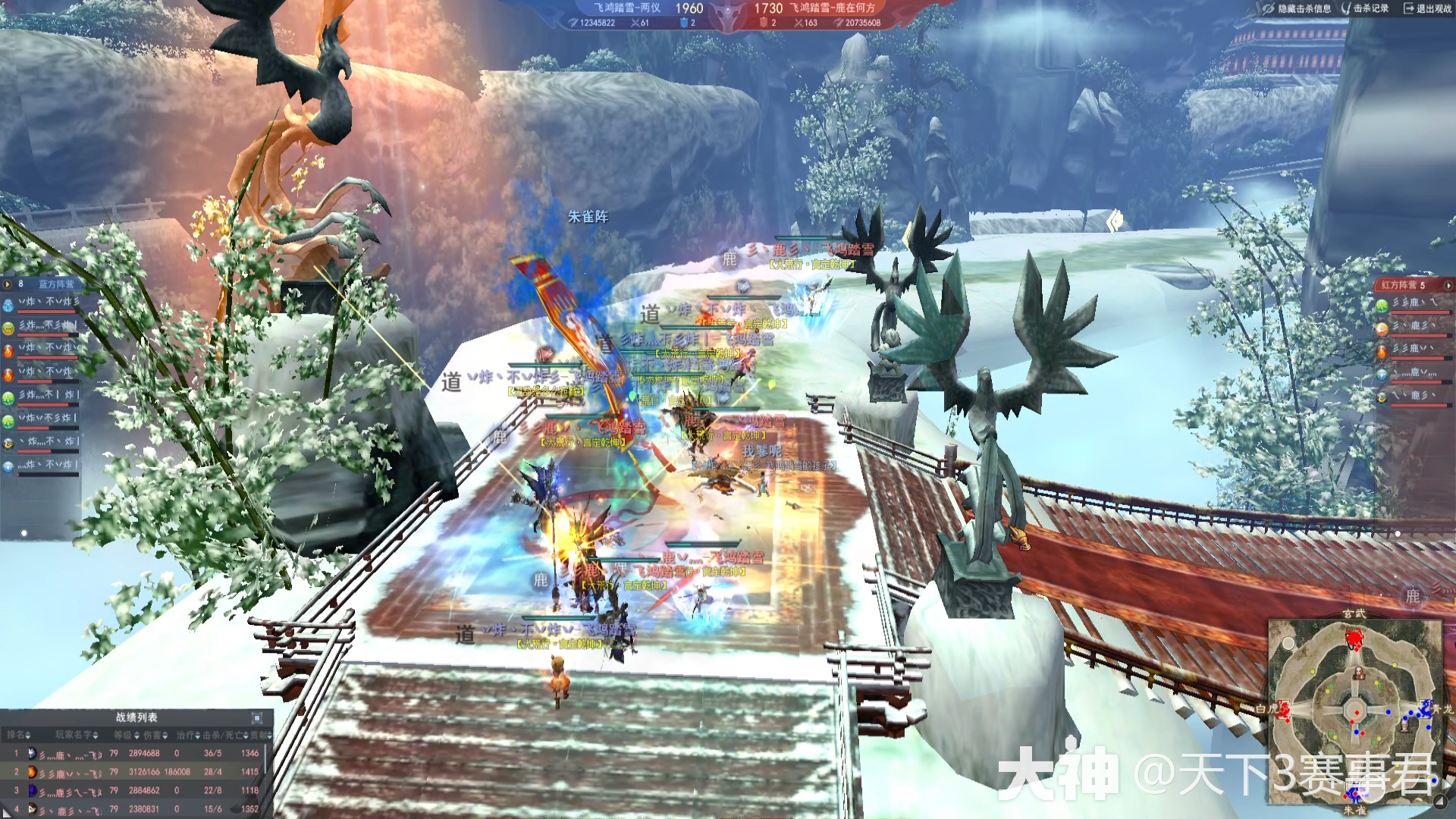Select the rank 2 row with 186008 healing
Viewport: 1456px width, 819px height.
tap(136, 772)
